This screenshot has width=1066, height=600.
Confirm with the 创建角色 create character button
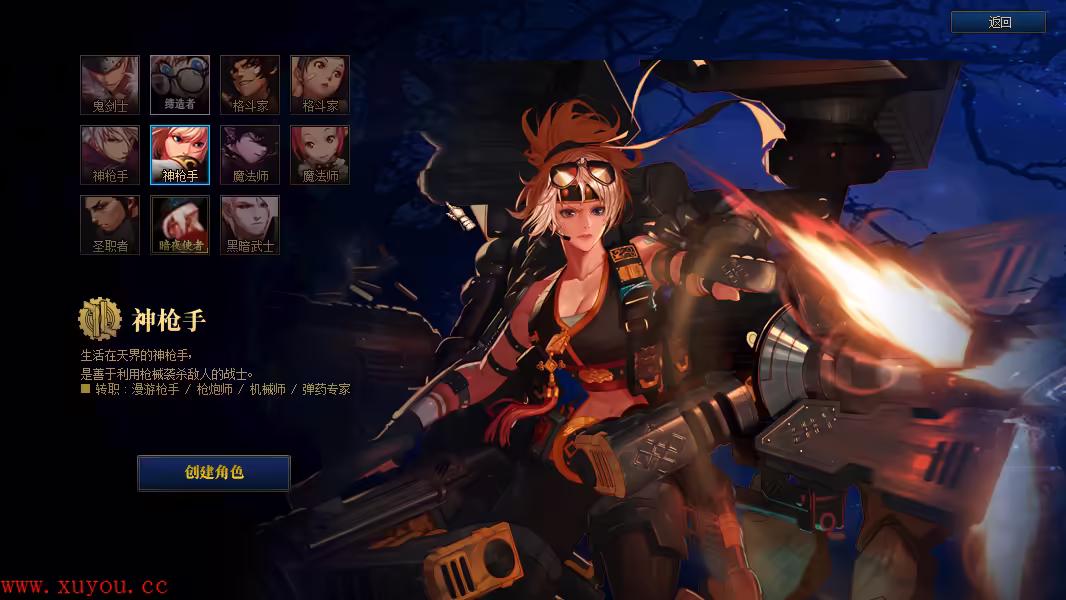[214, 473]
